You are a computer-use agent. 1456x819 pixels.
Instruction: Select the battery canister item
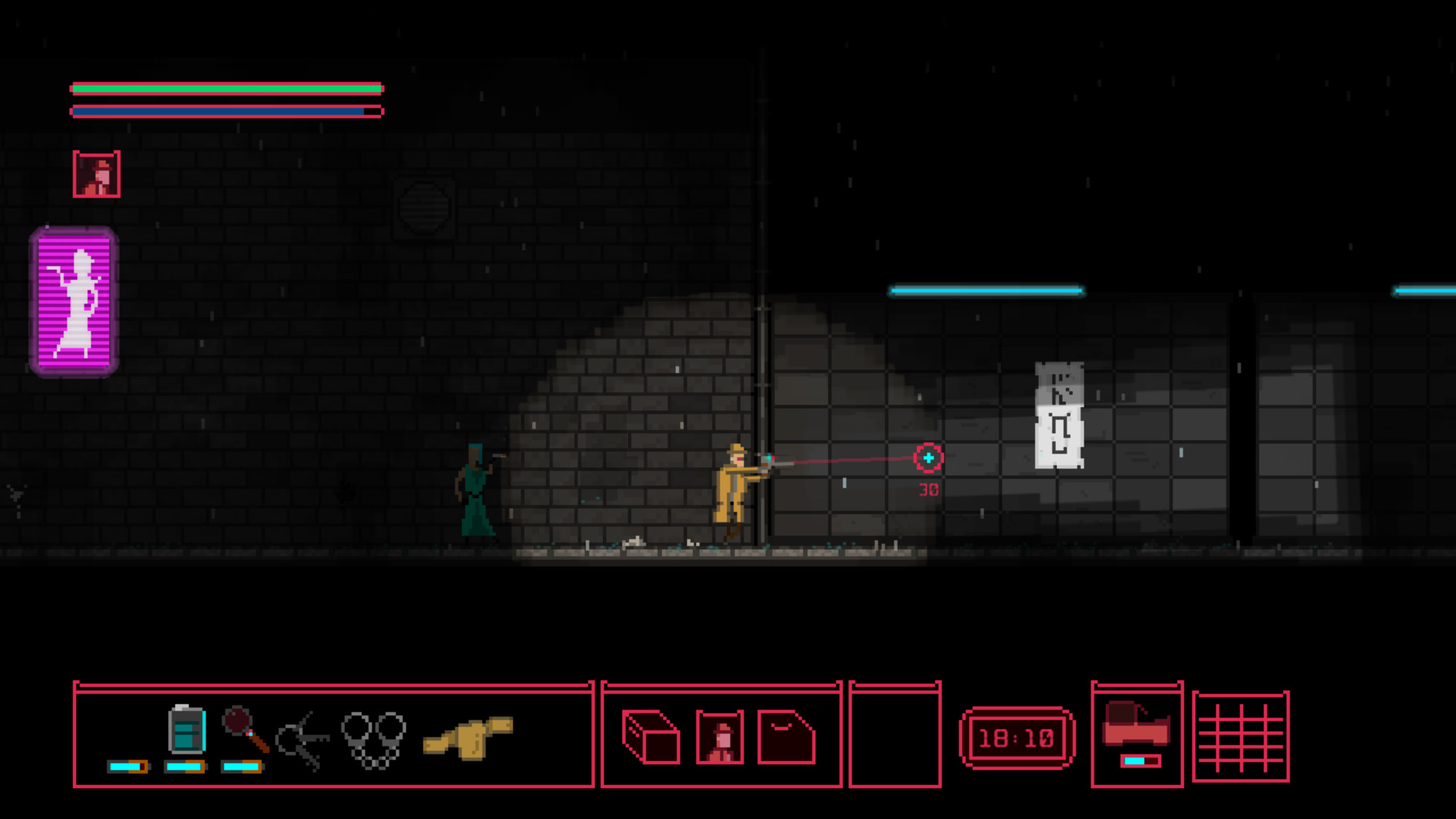pyautogui.click(x=187, y=730)
